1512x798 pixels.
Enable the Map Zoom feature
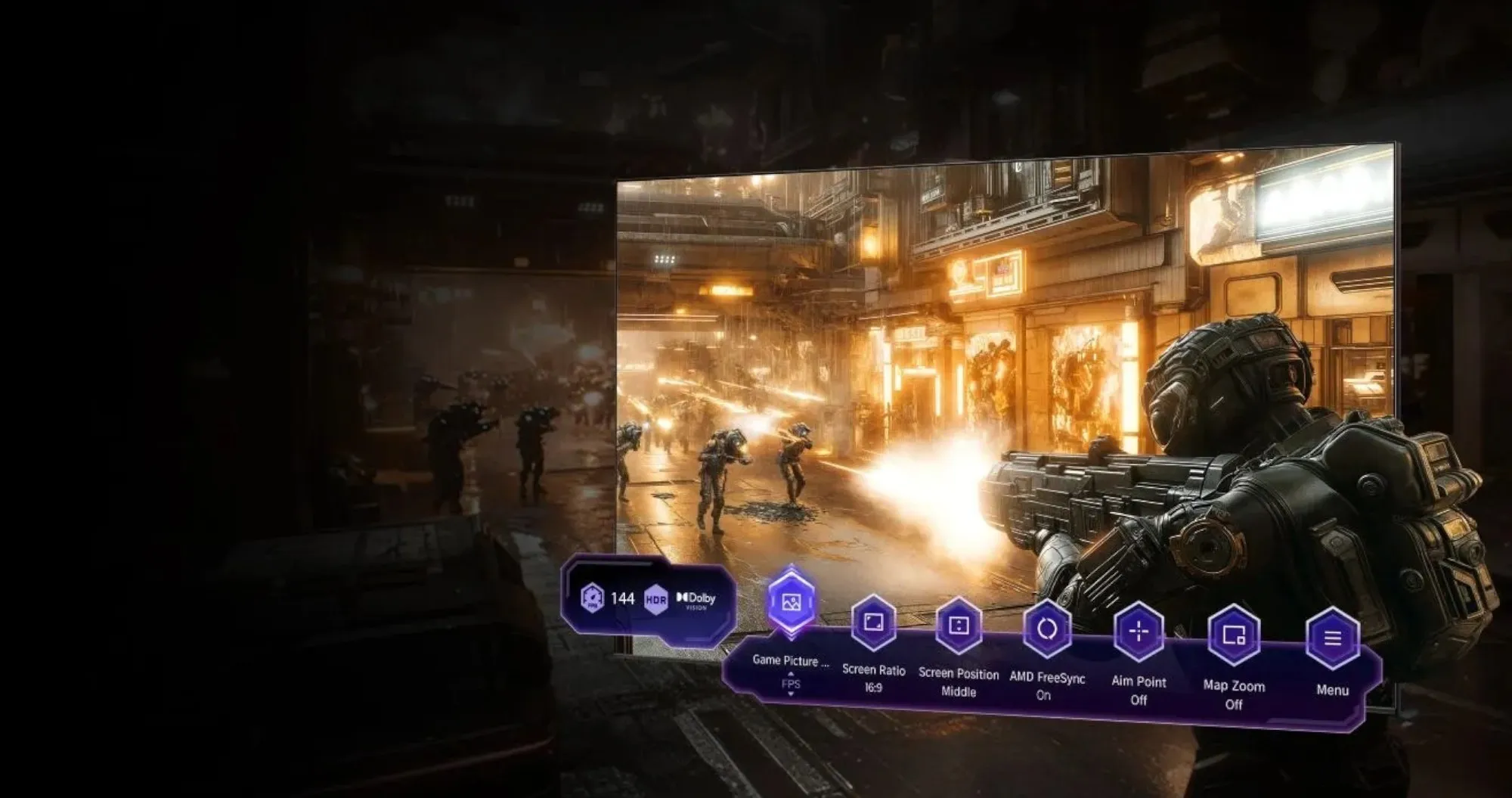[x=1234, y=636]
